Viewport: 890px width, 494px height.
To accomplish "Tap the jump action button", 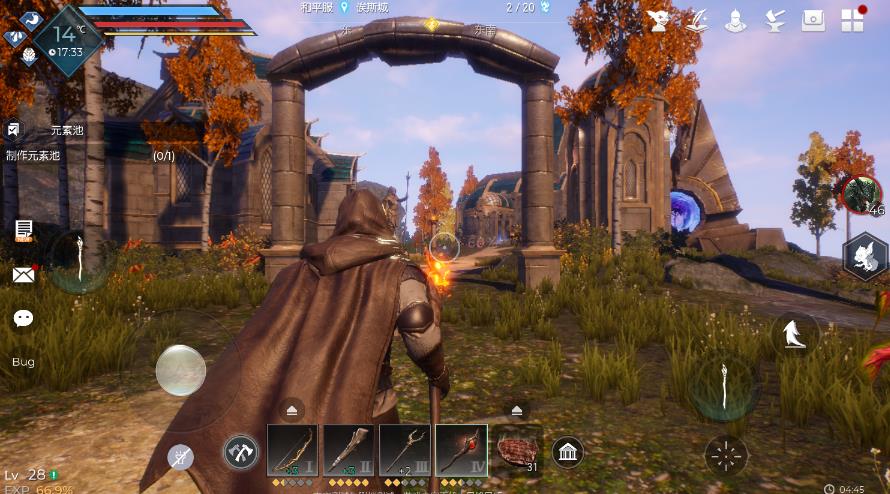I will pos(795,334).
